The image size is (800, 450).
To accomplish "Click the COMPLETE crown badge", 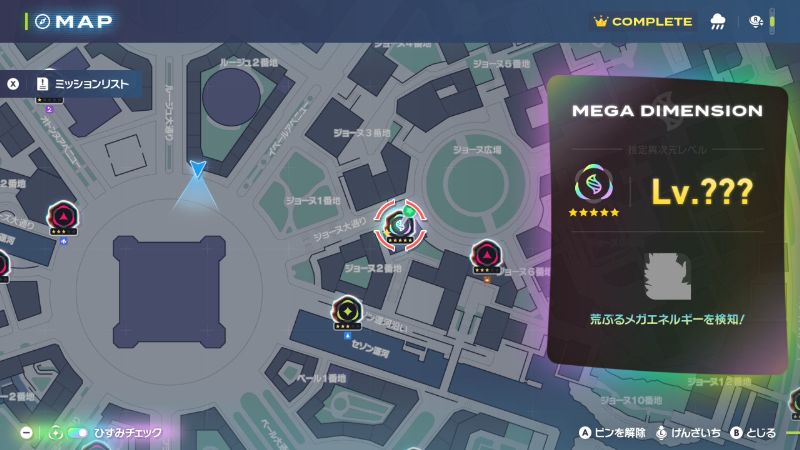I will coord(643,21).
